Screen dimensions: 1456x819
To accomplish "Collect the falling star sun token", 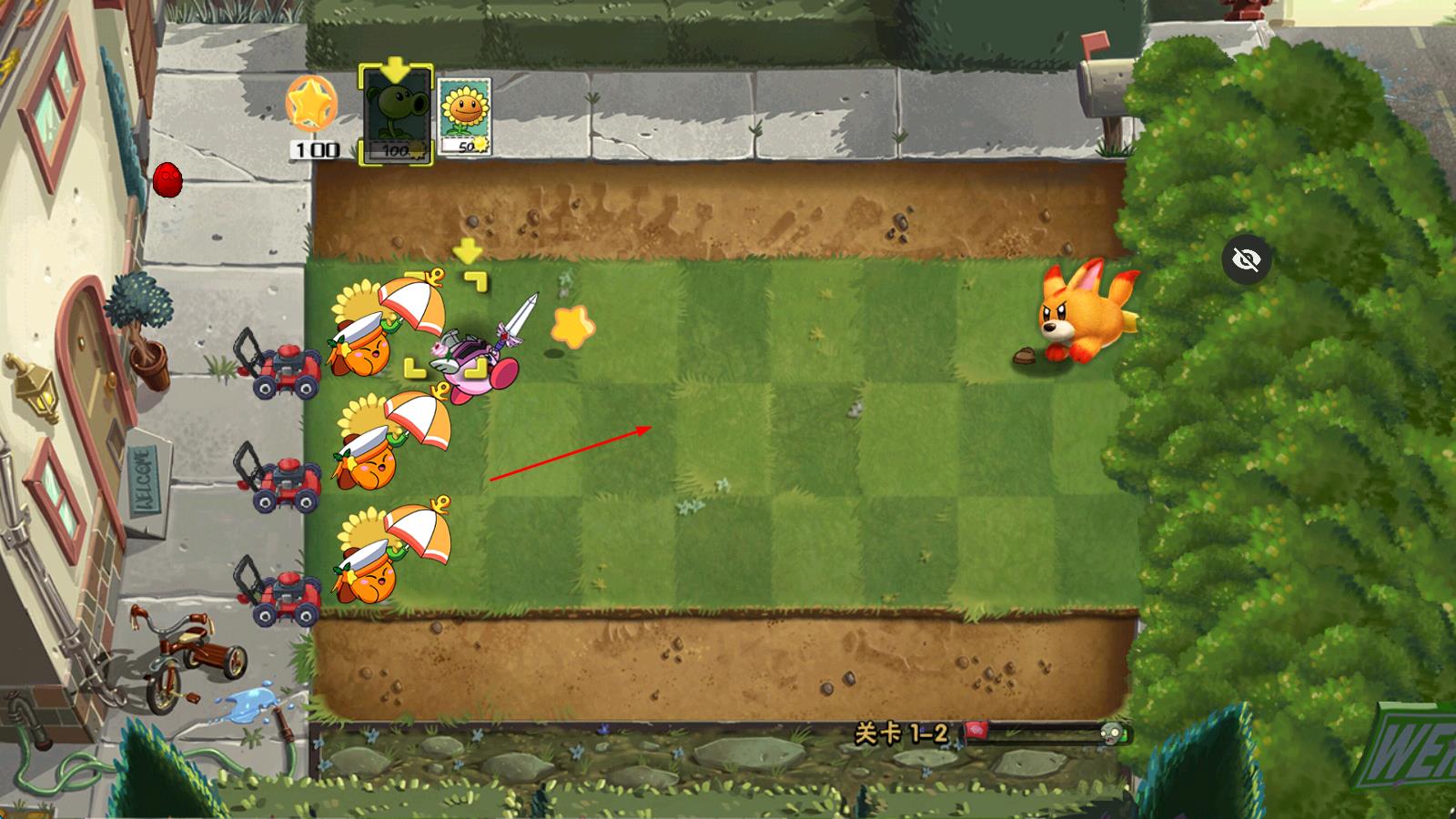I will [573, 328].
